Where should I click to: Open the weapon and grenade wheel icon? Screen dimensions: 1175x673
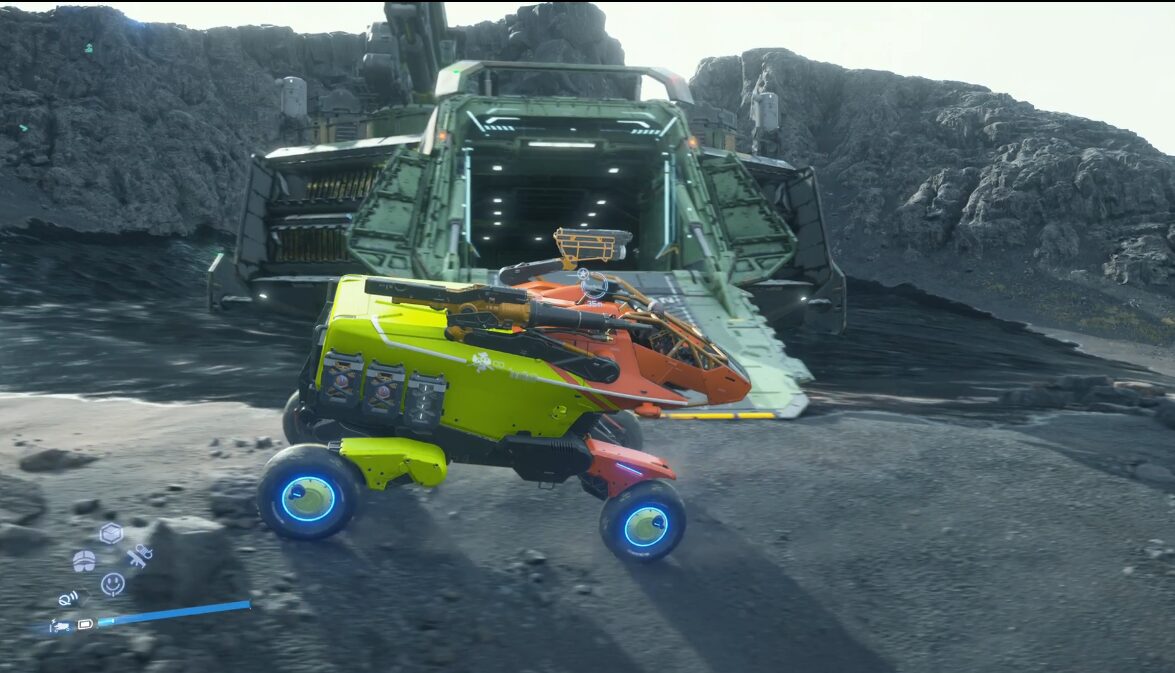click(x=139, y=556)
